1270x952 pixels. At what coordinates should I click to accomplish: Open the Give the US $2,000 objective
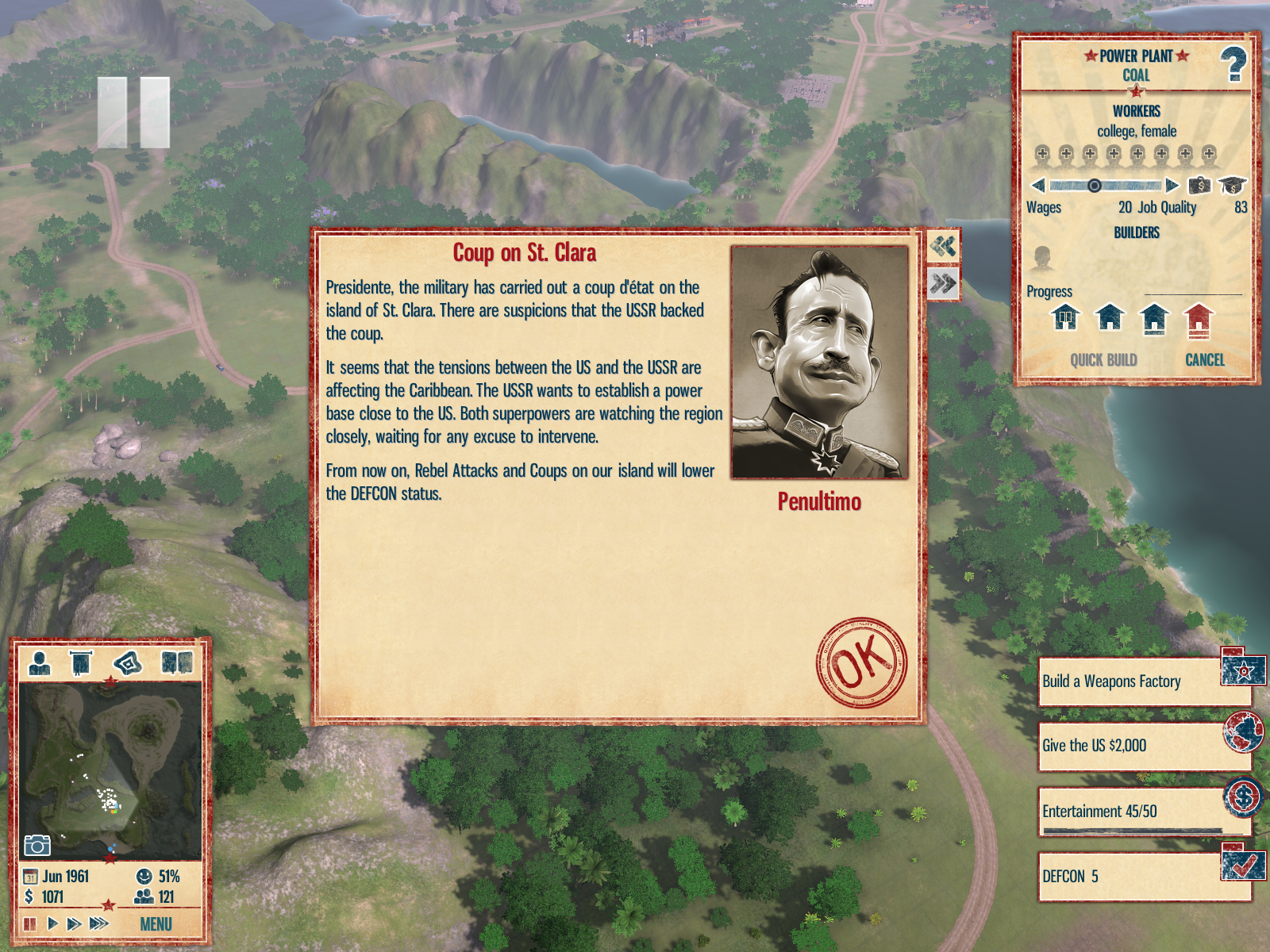point(1143,746)
